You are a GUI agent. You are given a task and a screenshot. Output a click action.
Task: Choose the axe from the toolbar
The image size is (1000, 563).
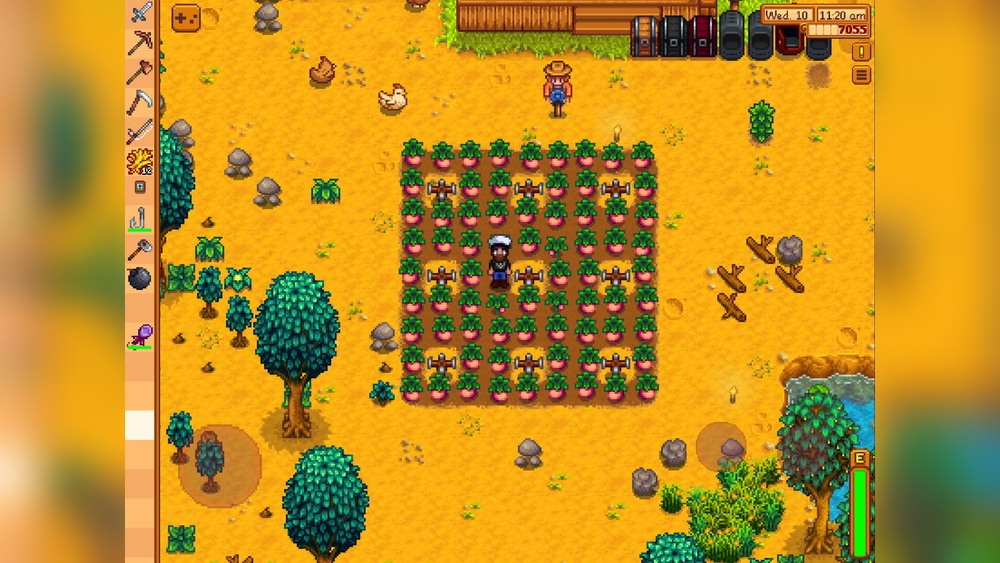click(x=140, y=72)
